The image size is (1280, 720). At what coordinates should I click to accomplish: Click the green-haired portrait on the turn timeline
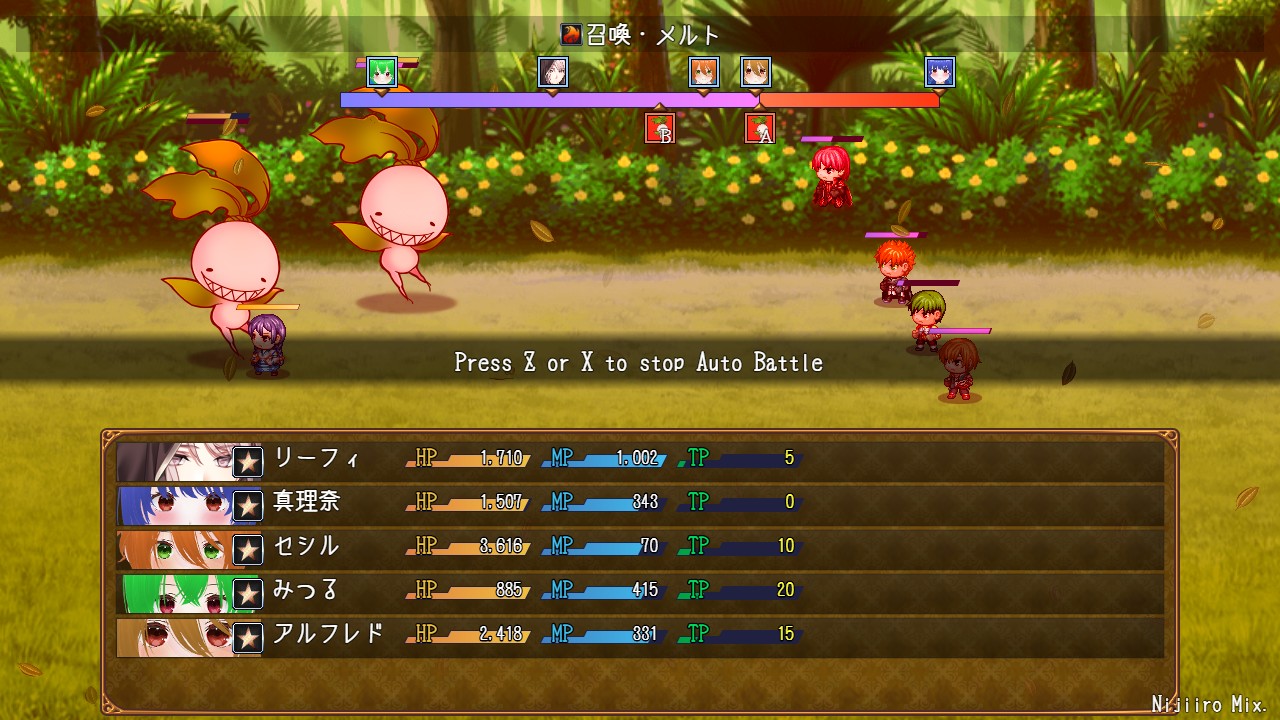click(382, 72)
